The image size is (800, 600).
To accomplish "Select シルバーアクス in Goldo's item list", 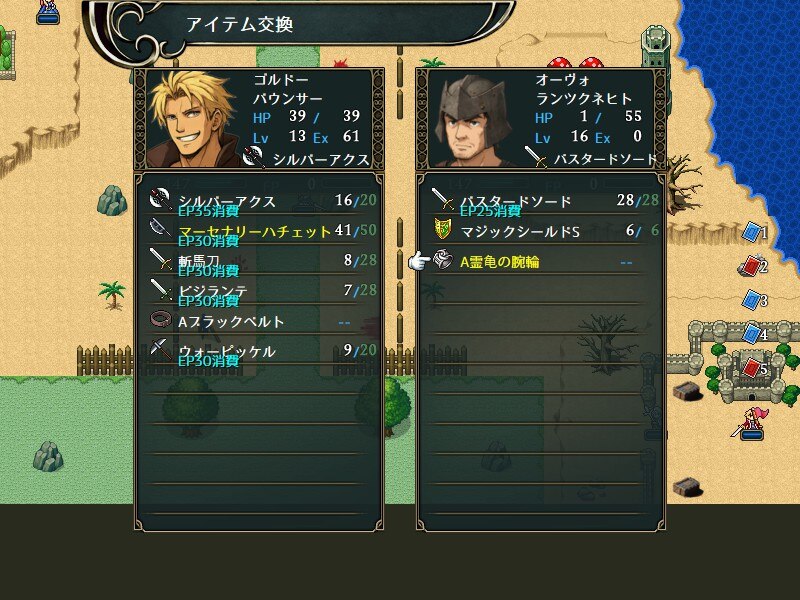I will pyautogui.click(x=258, y=201).
